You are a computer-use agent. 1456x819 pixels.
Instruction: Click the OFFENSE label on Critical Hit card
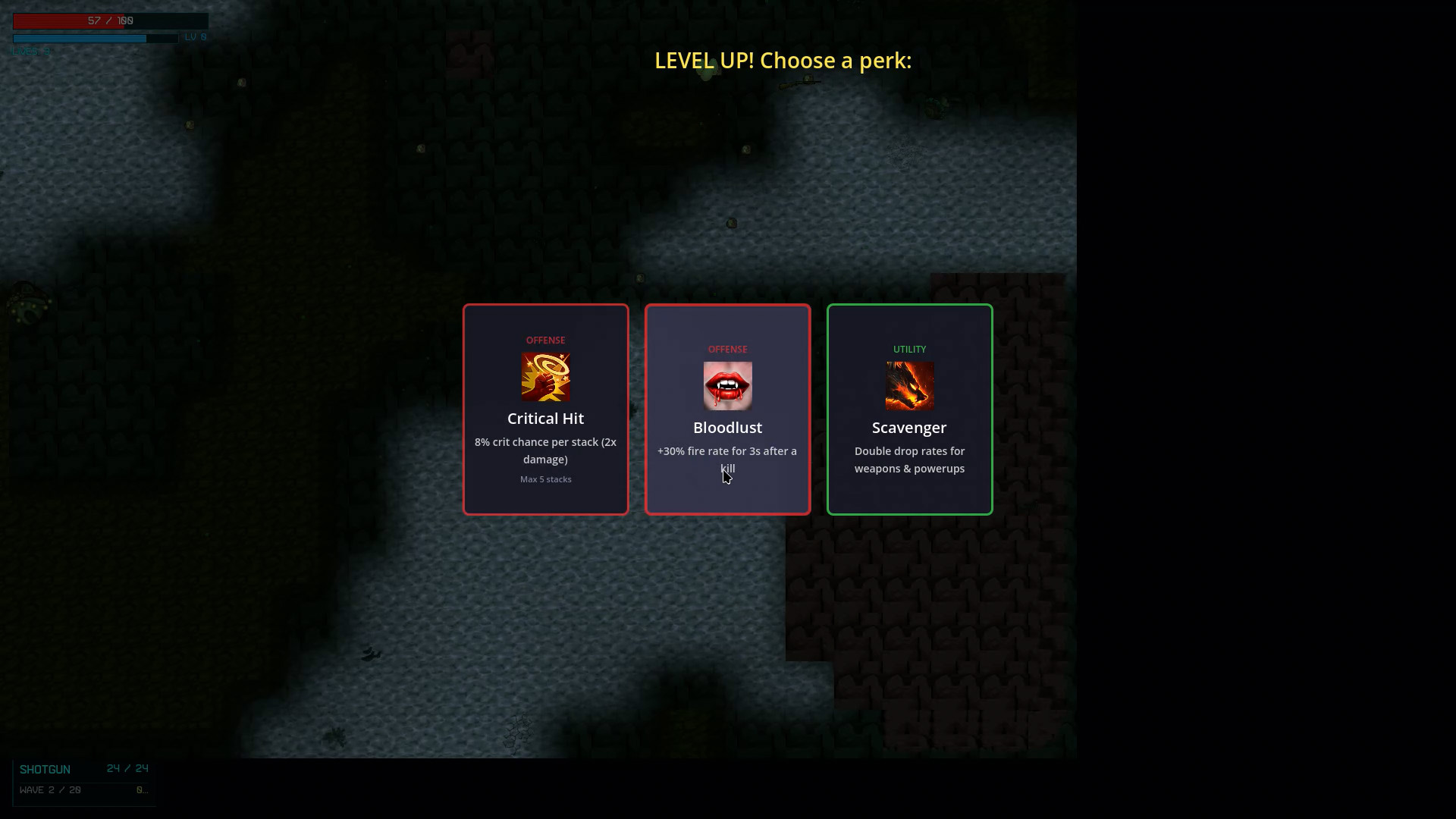[x=545, y=340]
